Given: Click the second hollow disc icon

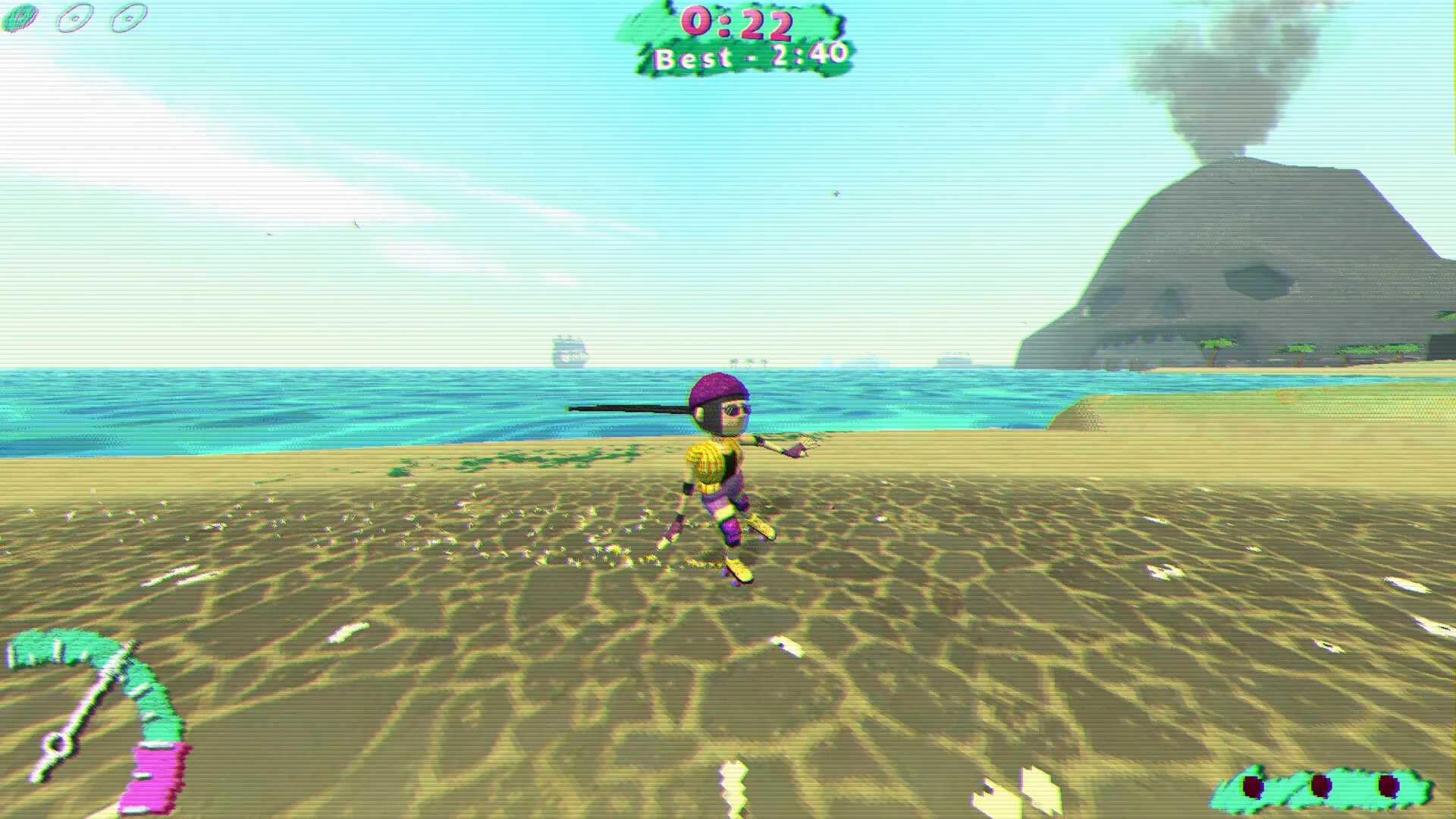Looking at the screenshot, I should tap(76, 17).
